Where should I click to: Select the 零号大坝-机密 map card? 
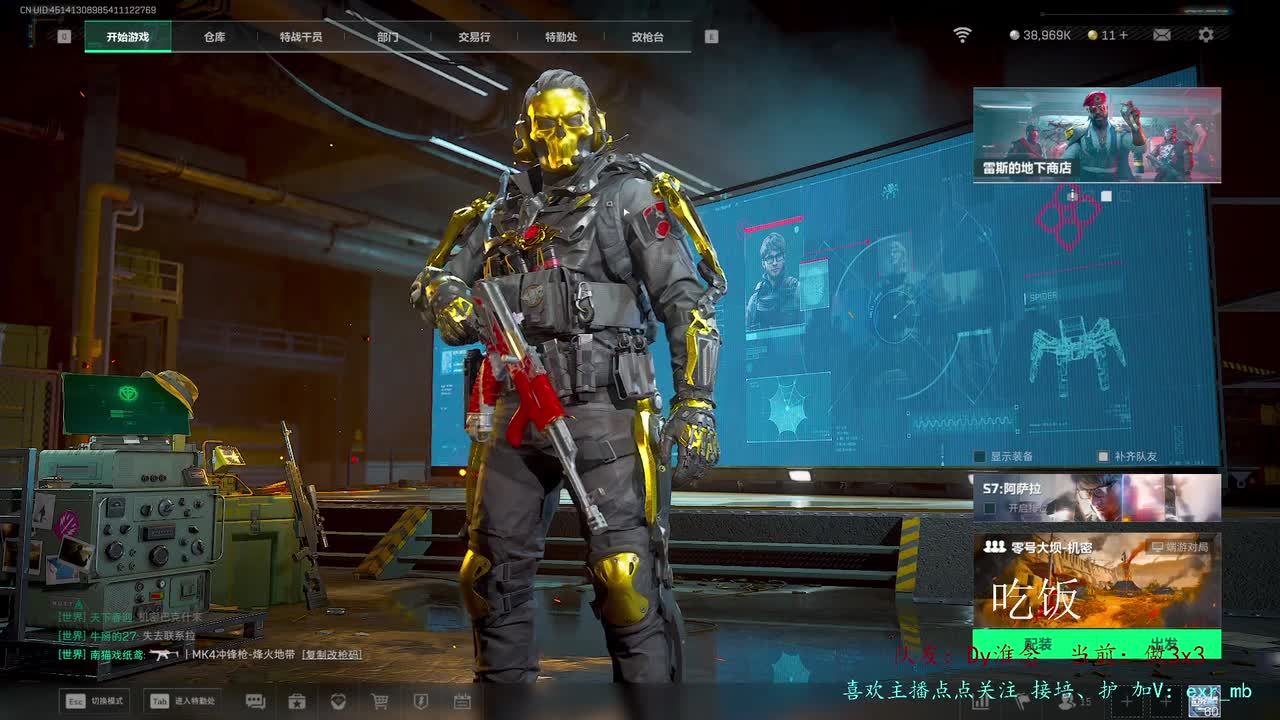click(x=1096, y=580)
